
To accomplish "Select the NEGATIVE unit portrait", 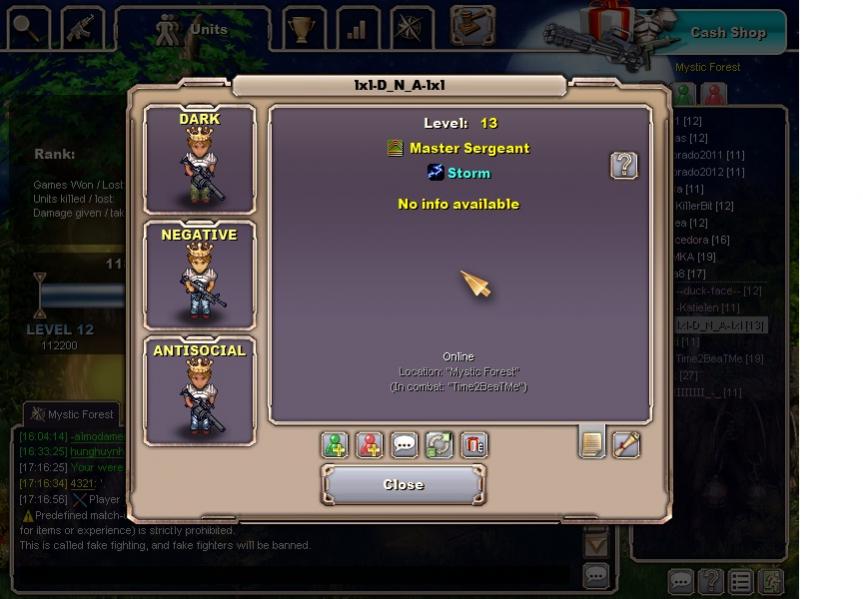I will pos(199,275).
